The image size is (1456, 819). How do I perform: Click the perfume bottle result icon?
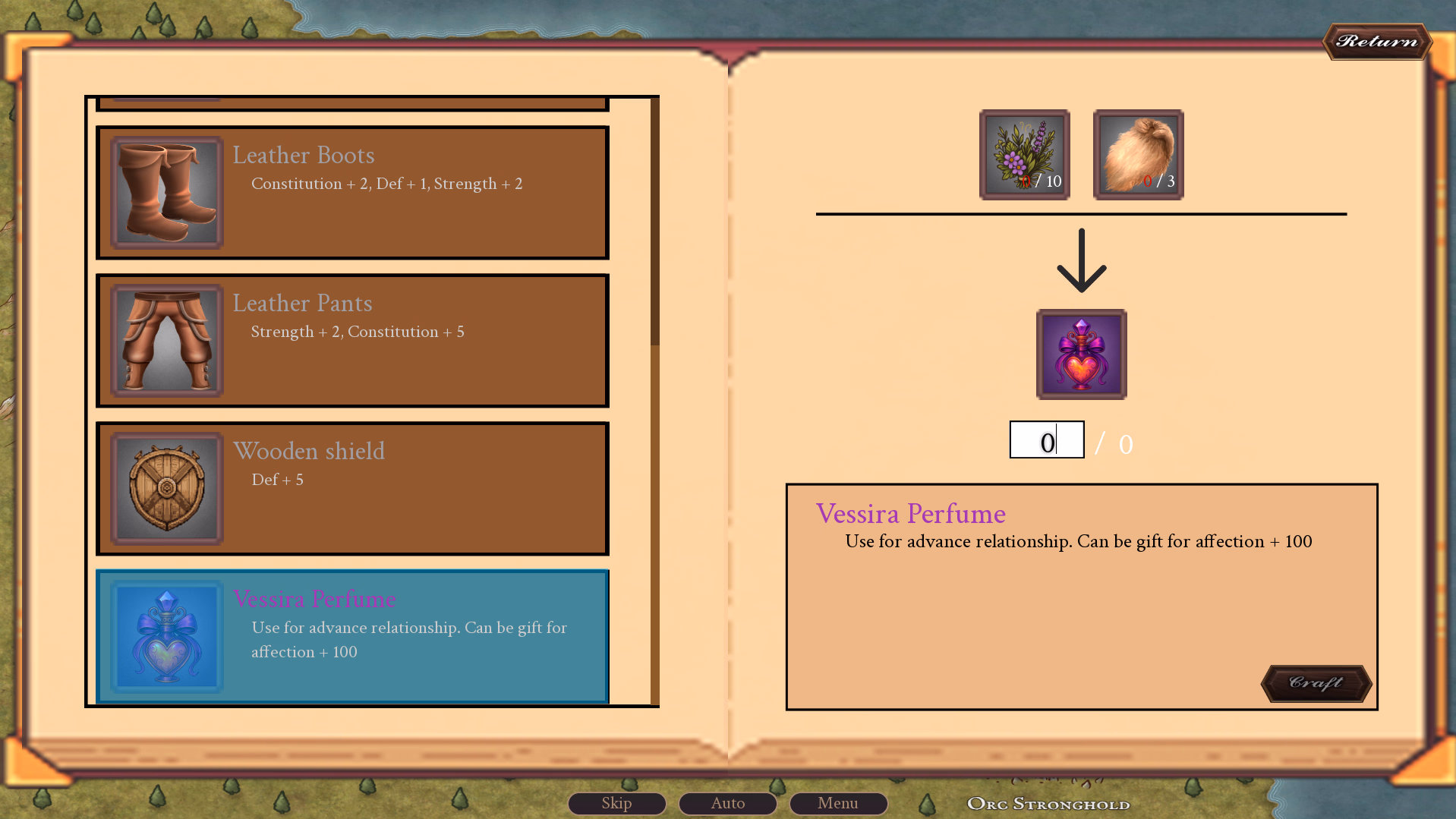pos(1081,354)
